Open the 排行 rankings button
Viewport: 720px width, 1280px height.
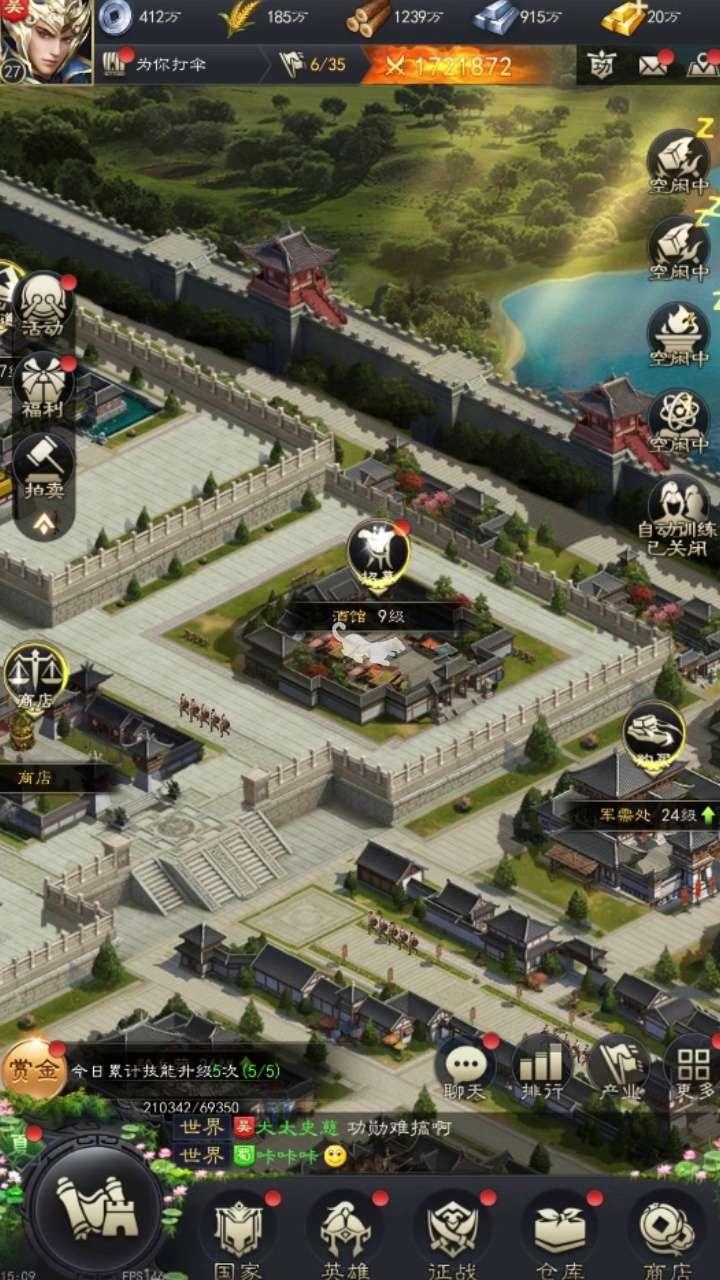542,1068
